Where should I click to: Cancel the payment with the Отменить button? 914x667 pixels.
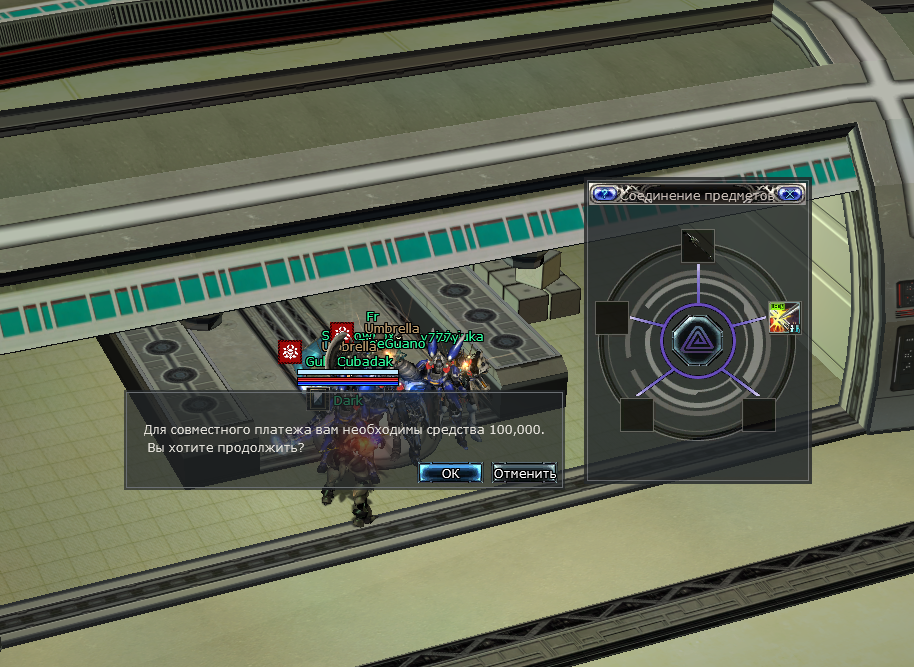click(x=524, y=473)
